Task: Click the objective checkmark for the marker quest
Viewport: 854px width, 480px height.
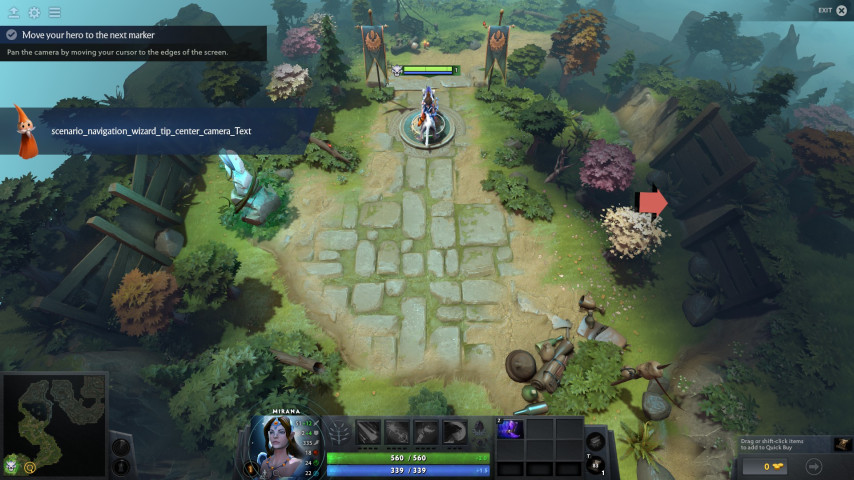Action: point(11,34)
